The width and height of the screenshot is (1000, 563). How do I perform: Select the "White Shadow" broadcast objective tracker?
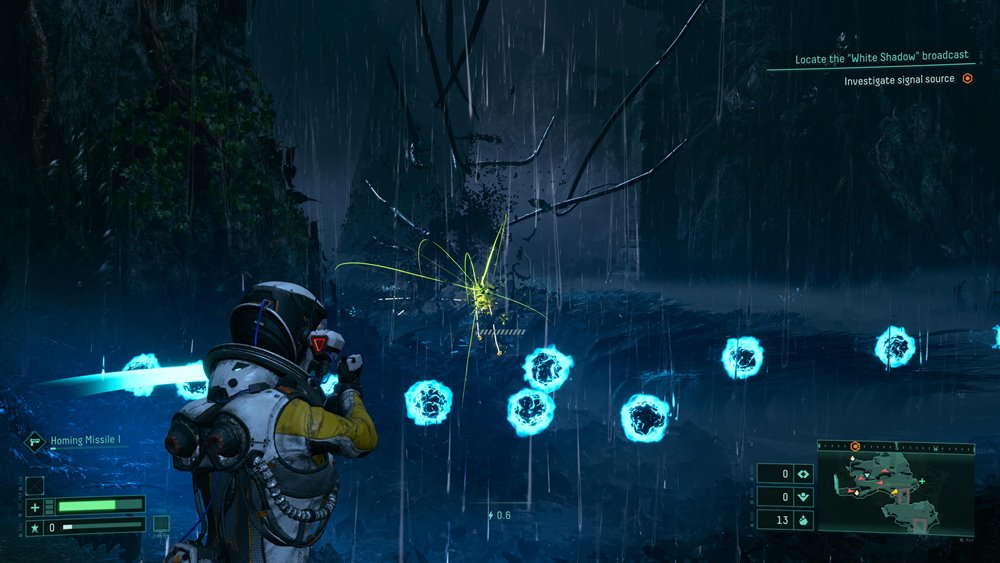(x=881, y=59)
